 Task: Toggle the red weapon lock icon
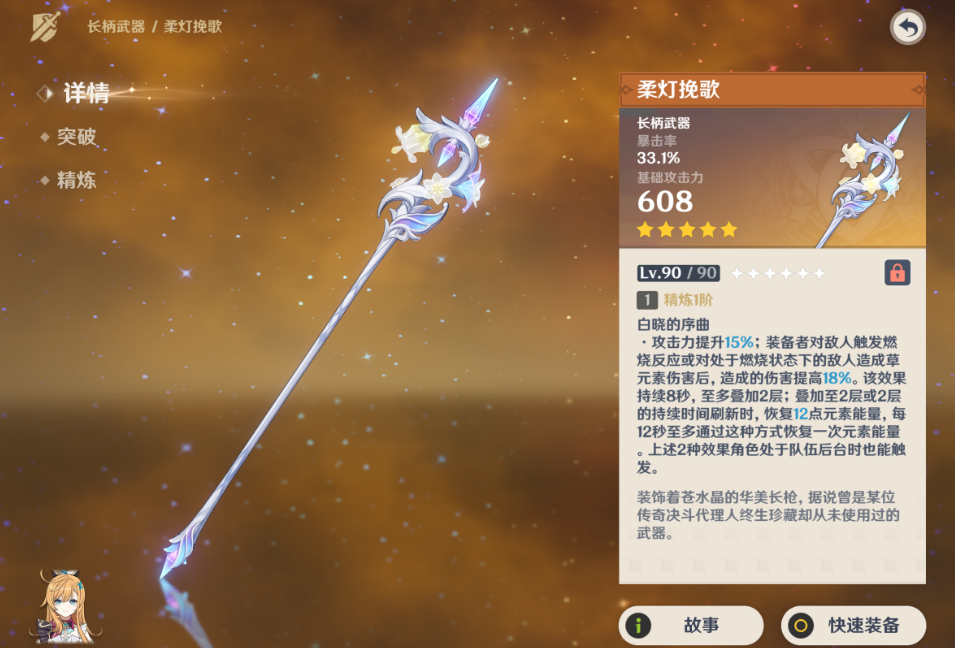coord(897,272)
